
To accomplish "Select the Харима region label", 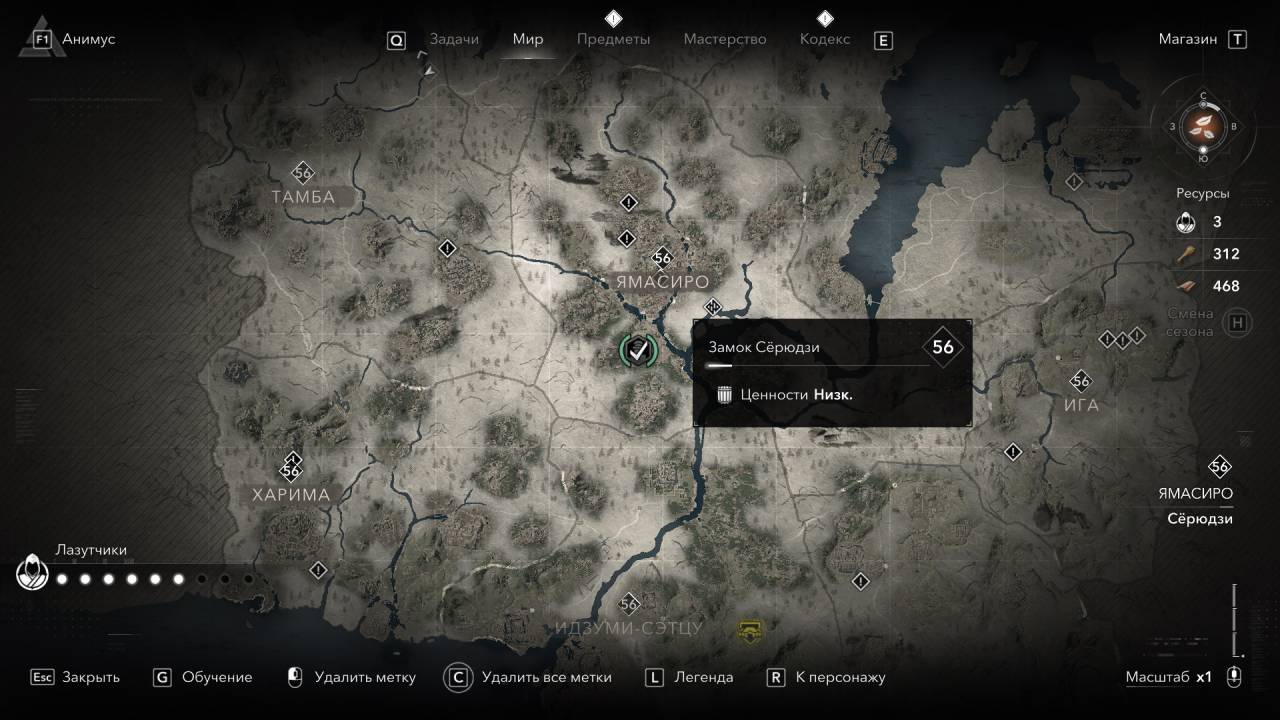I will click(291, 494).
